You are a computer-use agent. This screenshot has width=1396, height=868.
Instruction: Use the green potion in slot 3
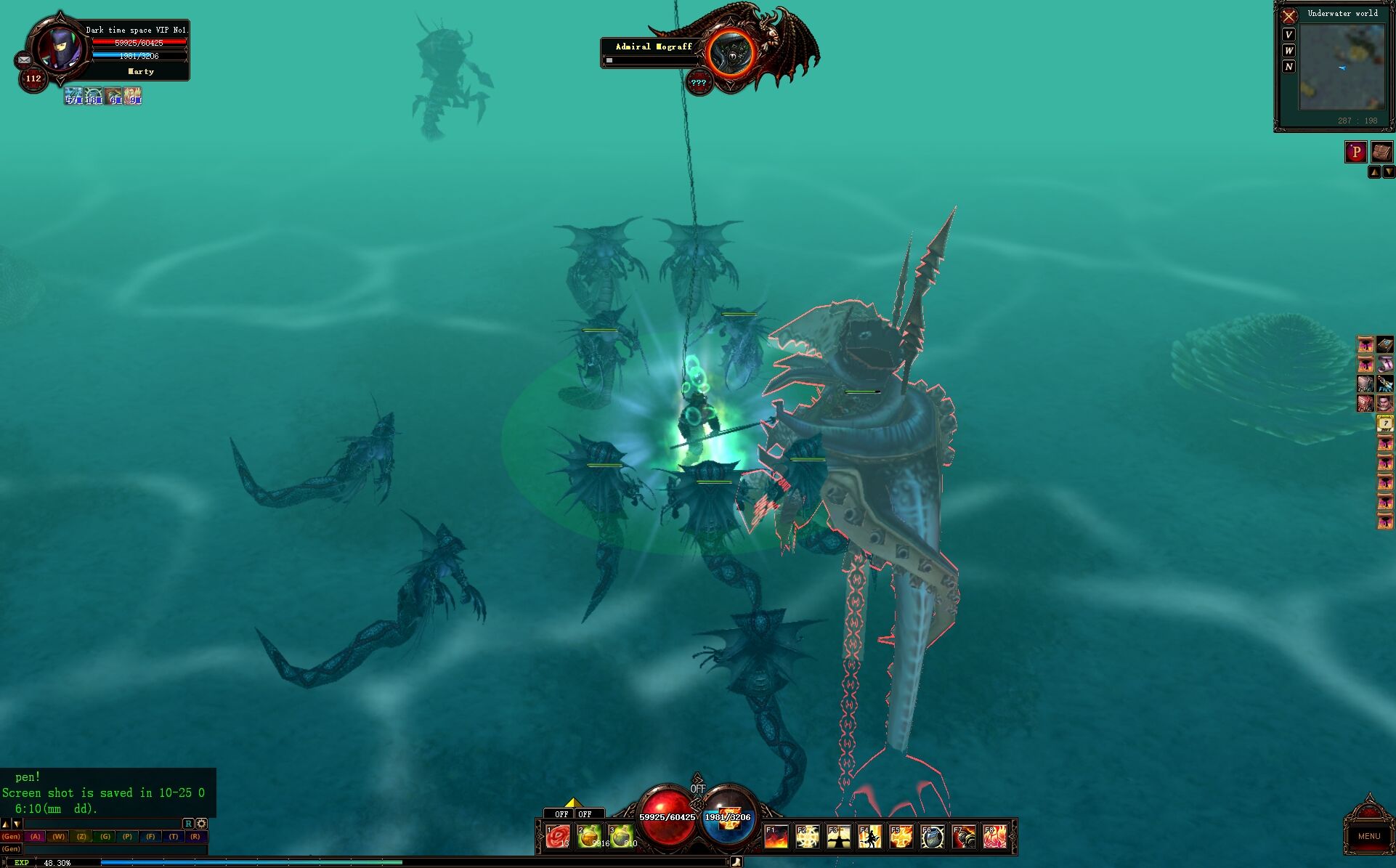(621, 837)
